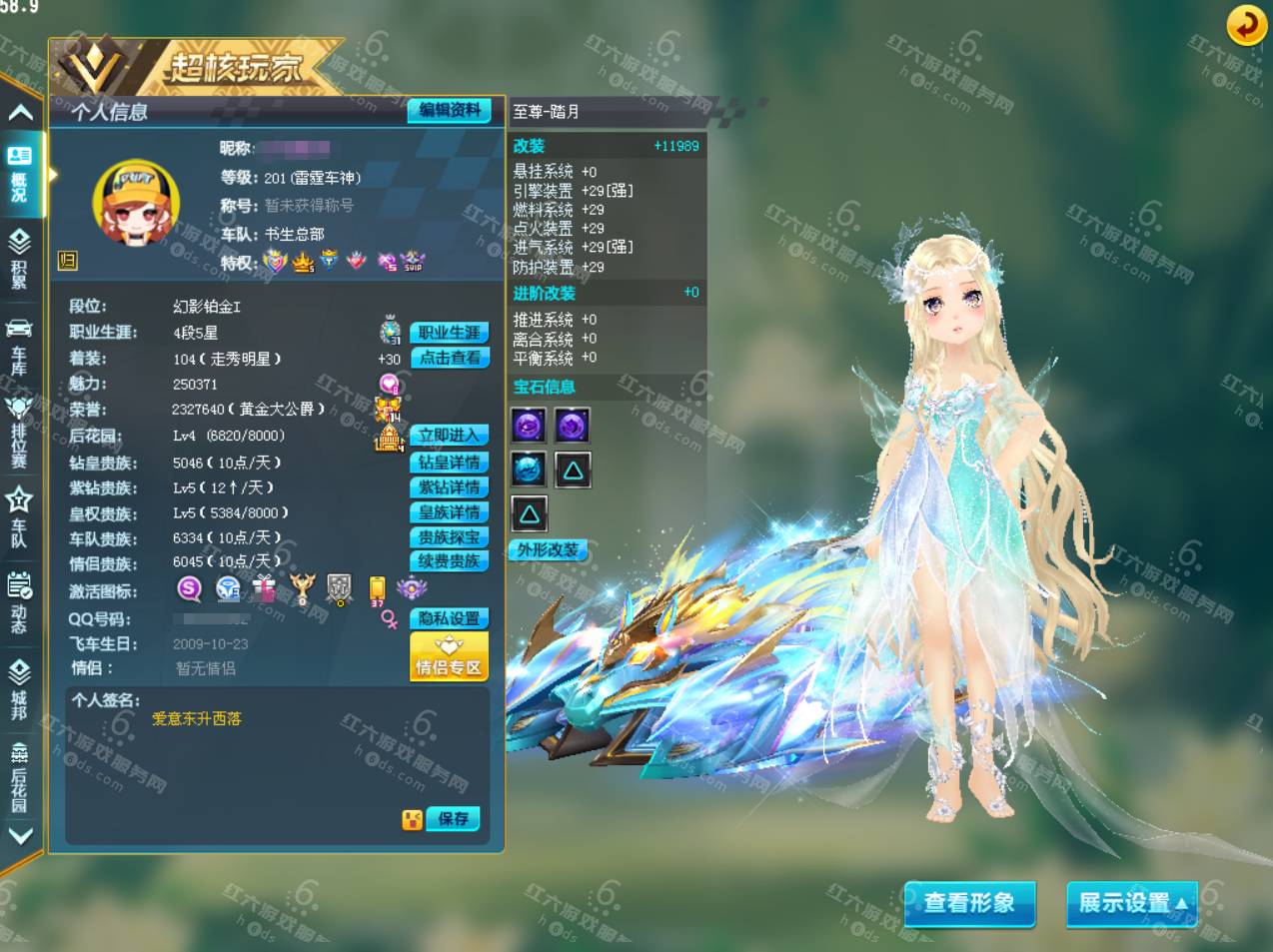Select the 后花园 garden tab
Image resolution: width=1273 pixels, height=952 pixels.
(x=20, y=777)
